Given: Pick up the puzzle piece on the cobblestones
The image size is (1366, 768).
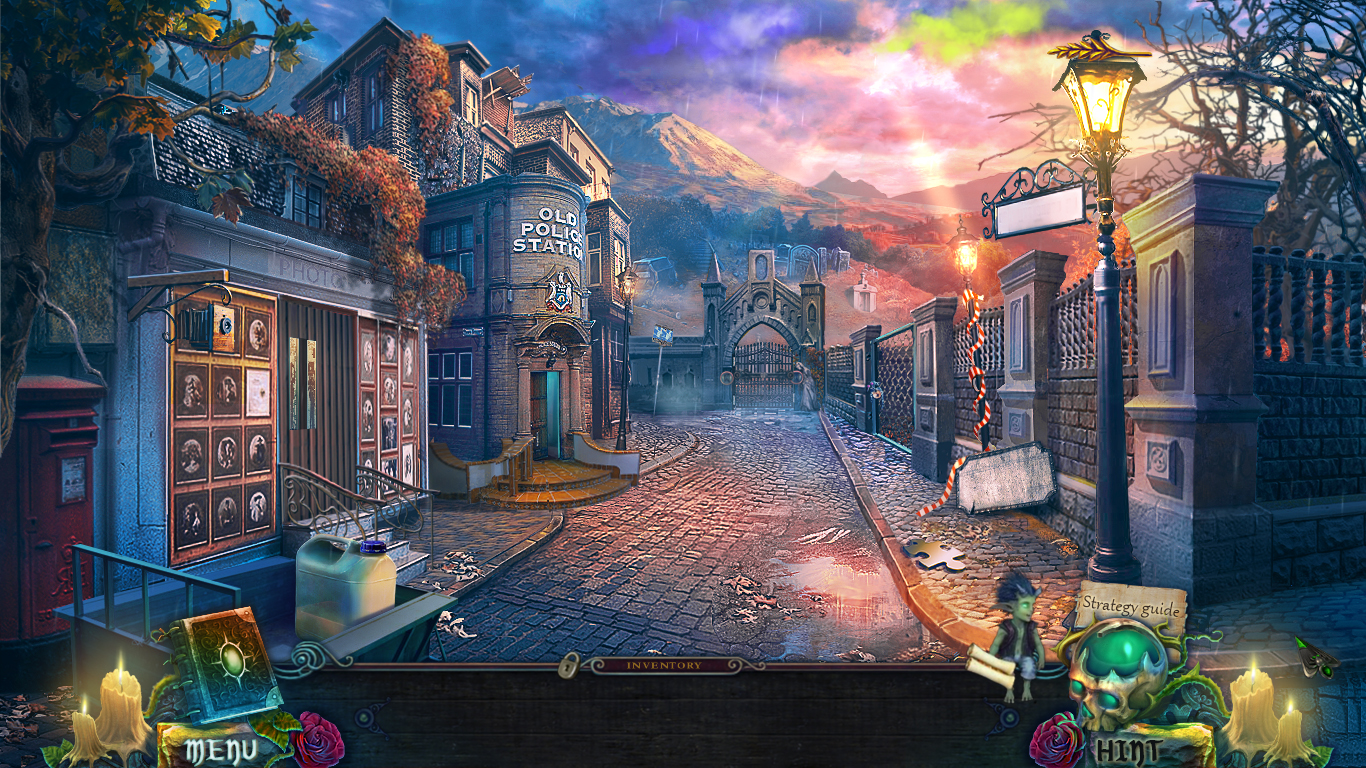Looking at the screenshot, I should (935, 553).
